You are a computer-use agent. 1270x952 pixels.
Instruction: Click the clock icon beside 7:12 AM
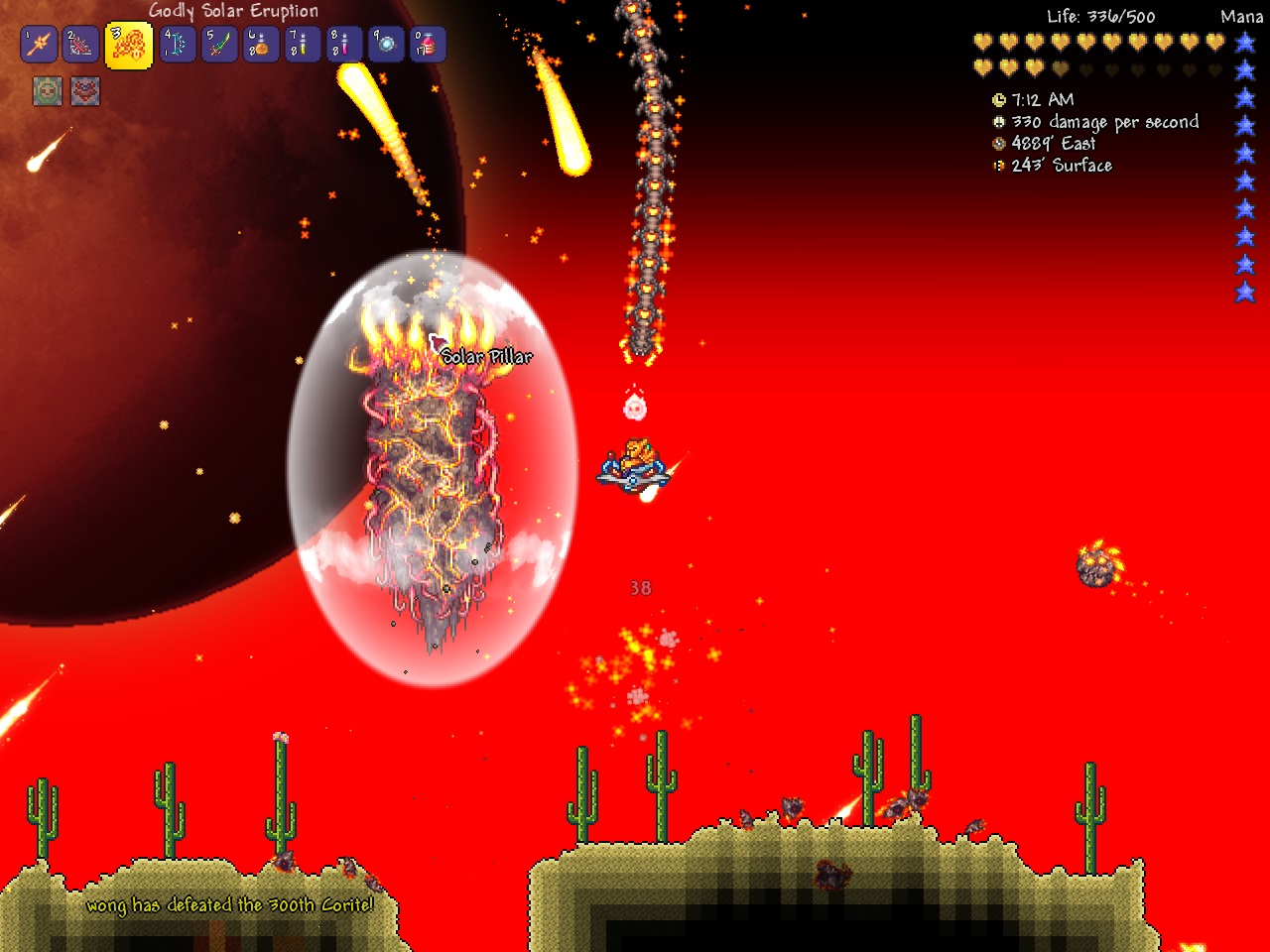coord(999,99)
